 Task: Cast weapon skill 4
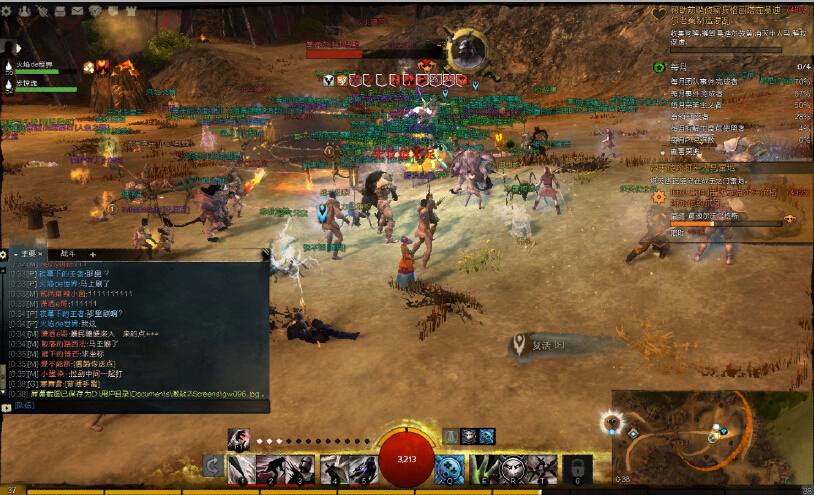331,467
